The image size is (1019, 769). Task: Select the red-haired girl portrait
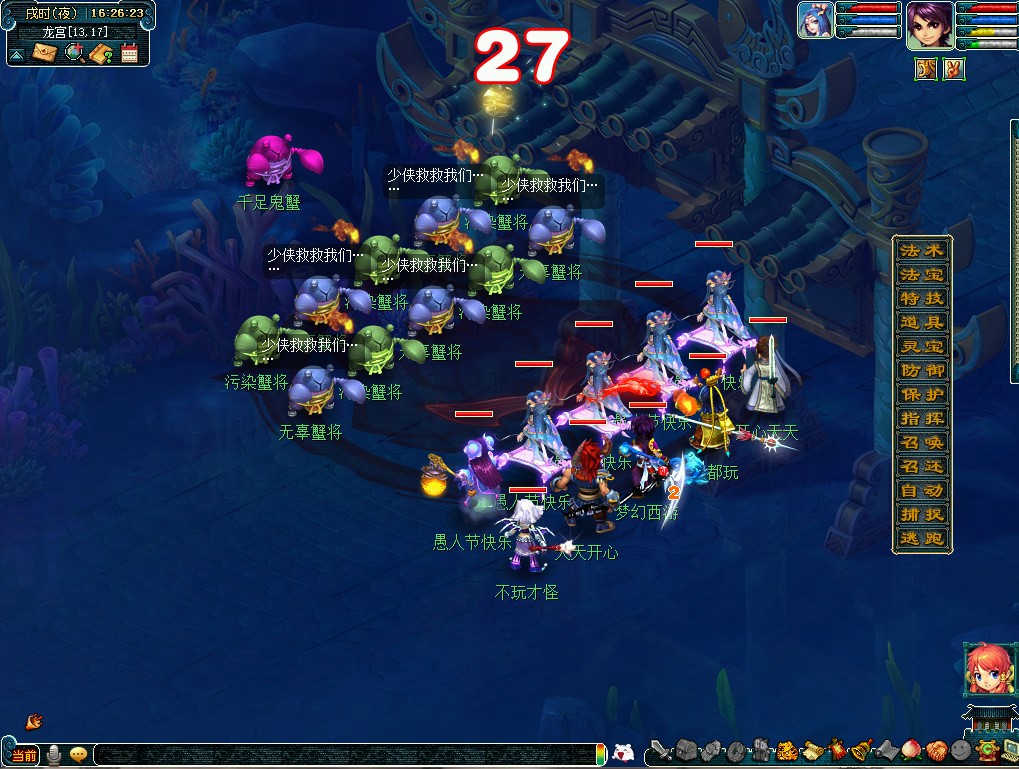[x=984, y=668]
